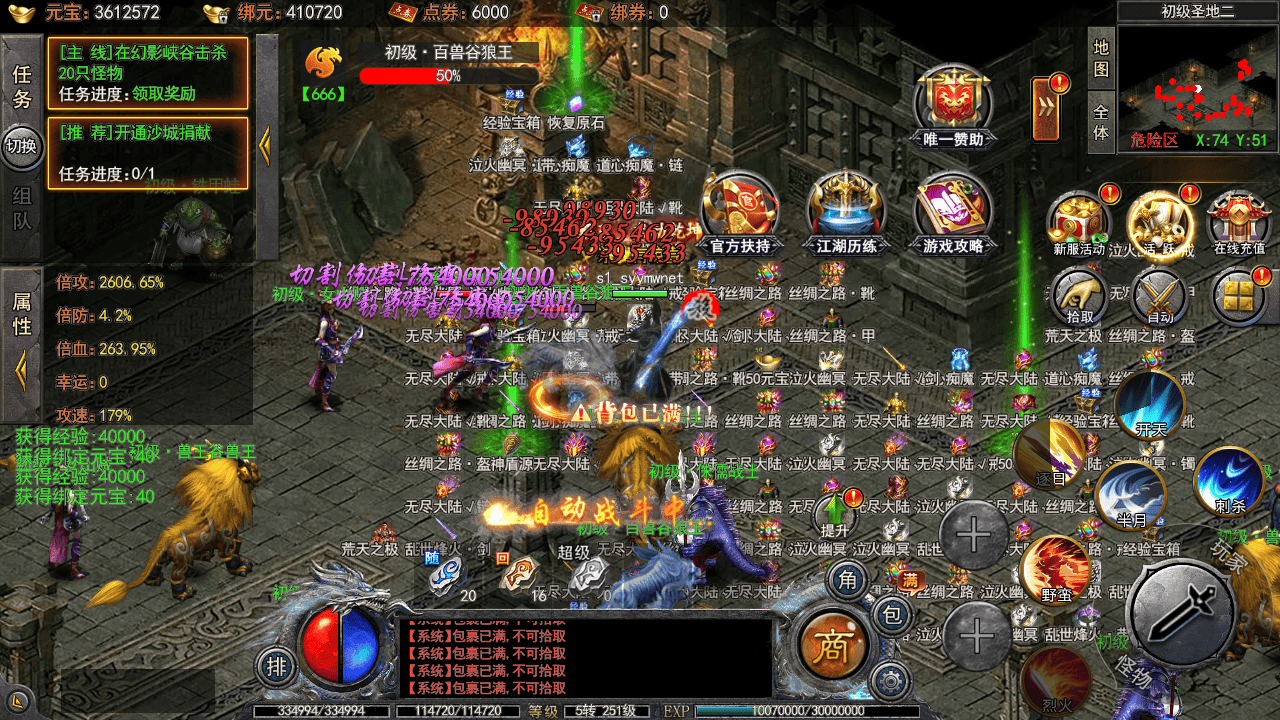Tap the 拾取 pickup hand button

point(1079,296)
